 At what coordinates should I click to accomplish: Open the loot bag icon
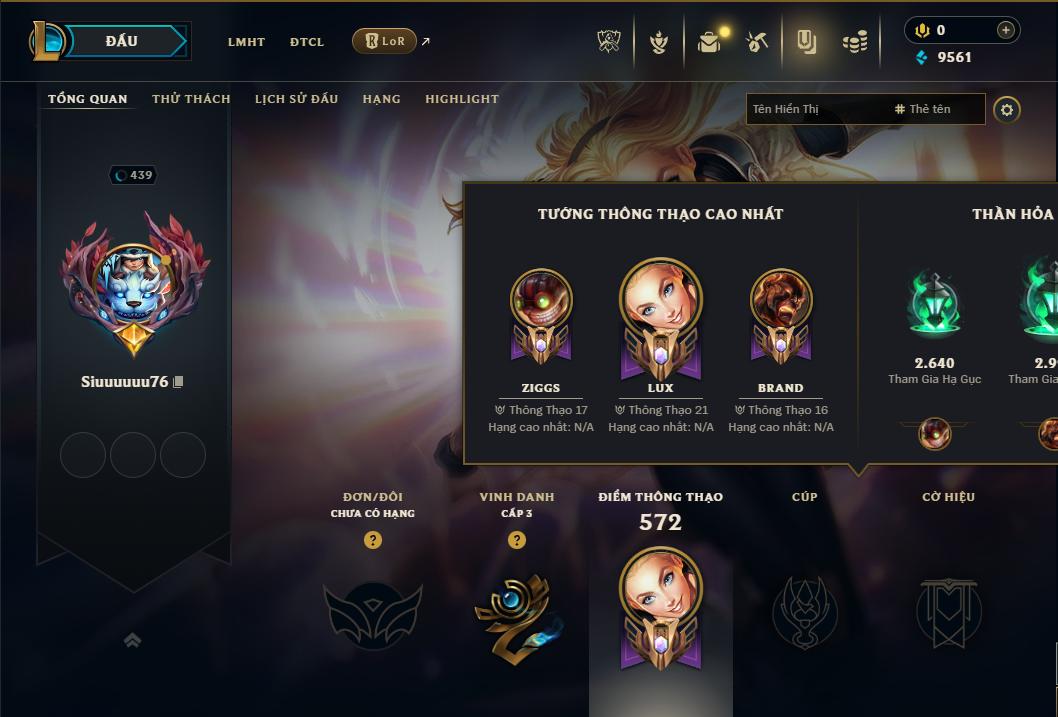(709, 42)
